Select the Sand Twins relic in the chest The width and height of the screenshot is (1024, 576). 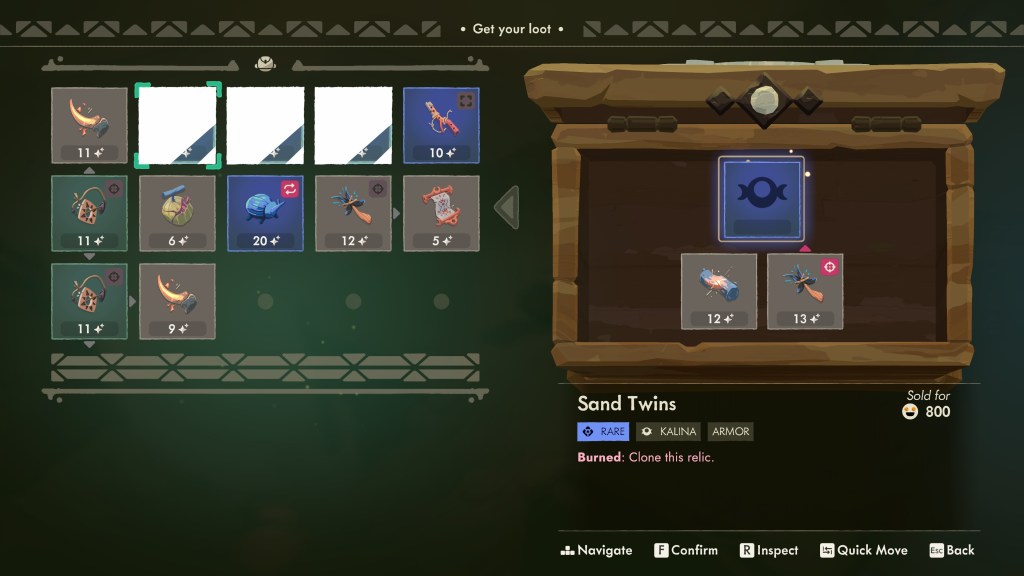[x=761, y=198]
